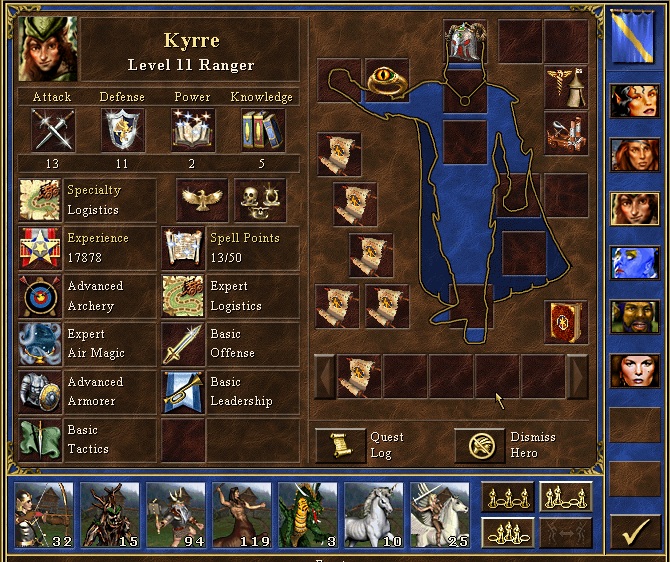Choose the centaur stack of 119
Viewport: 670px width, 562px height.
click(241, 514)
